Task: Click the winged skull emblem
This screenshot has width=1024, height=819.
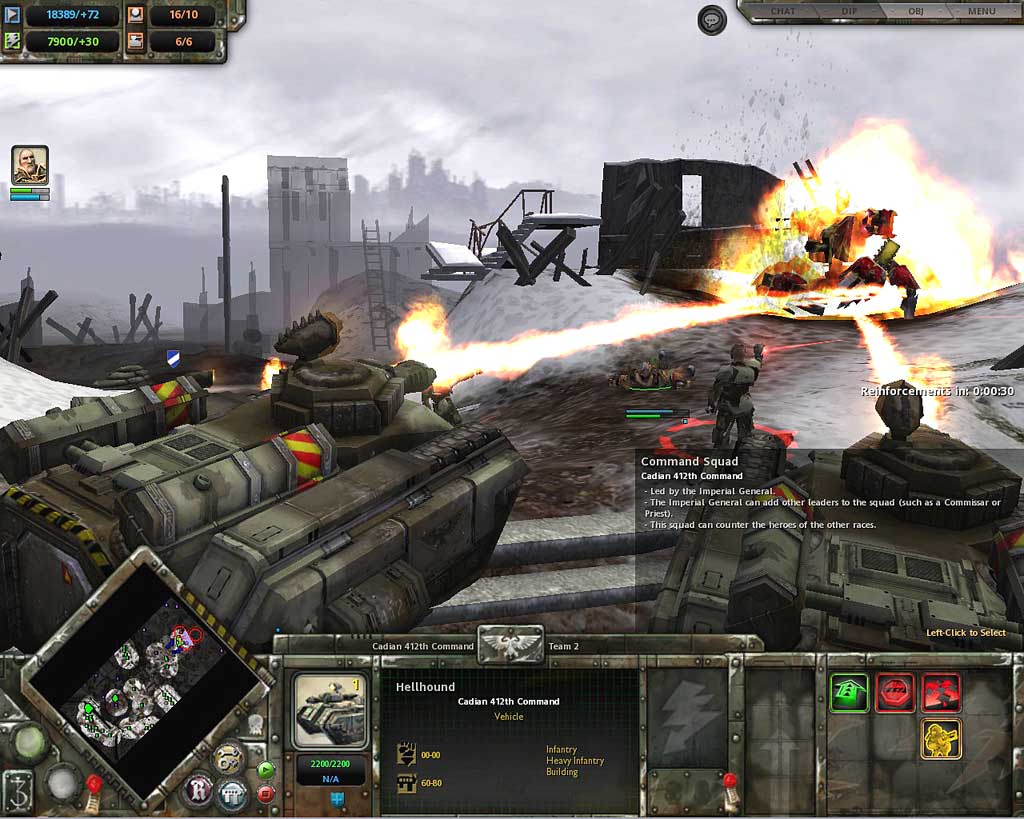Action: [510, 645]
